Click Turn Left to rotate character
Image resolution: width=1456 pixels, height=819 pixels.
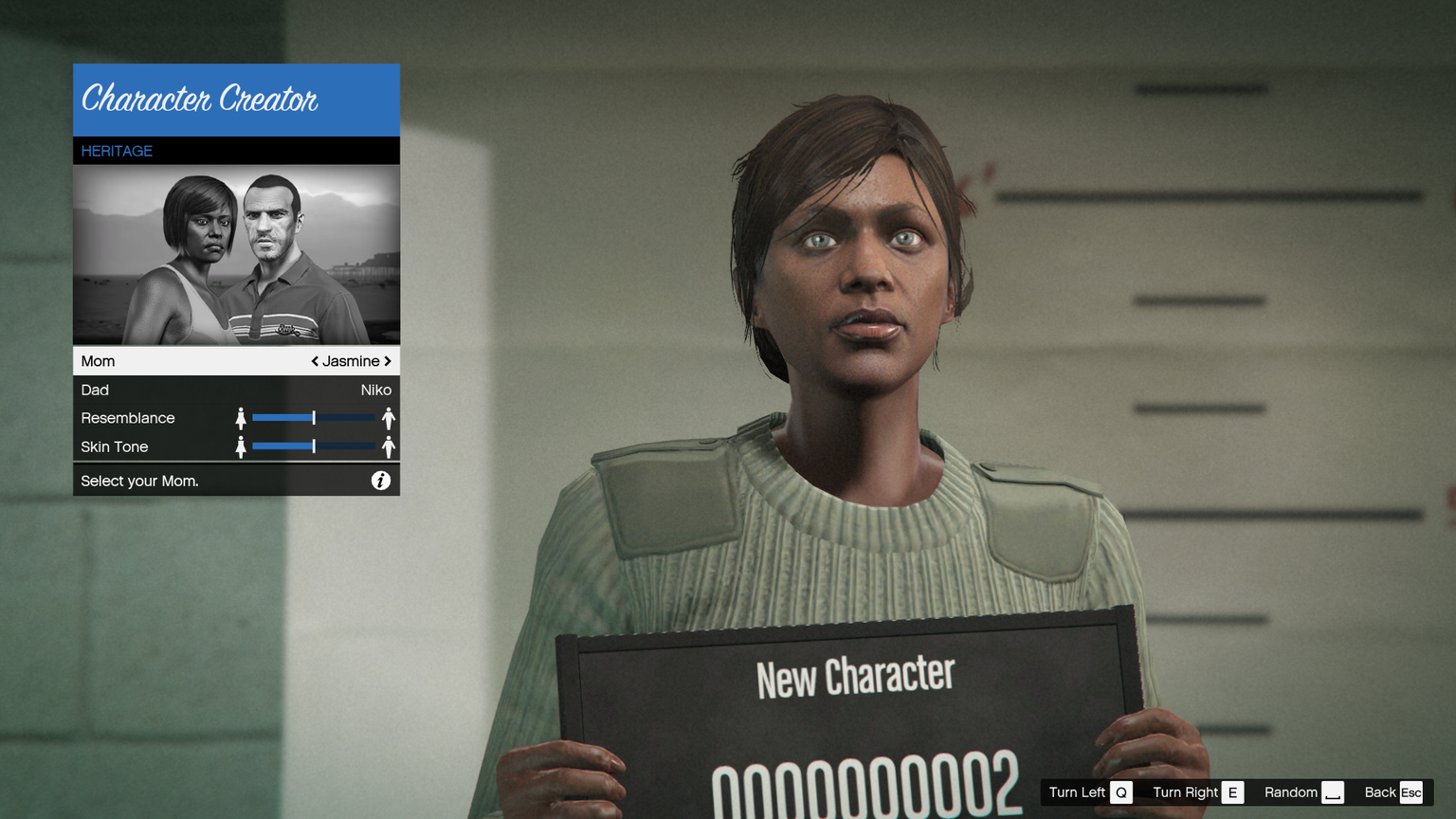(1089, 792)
